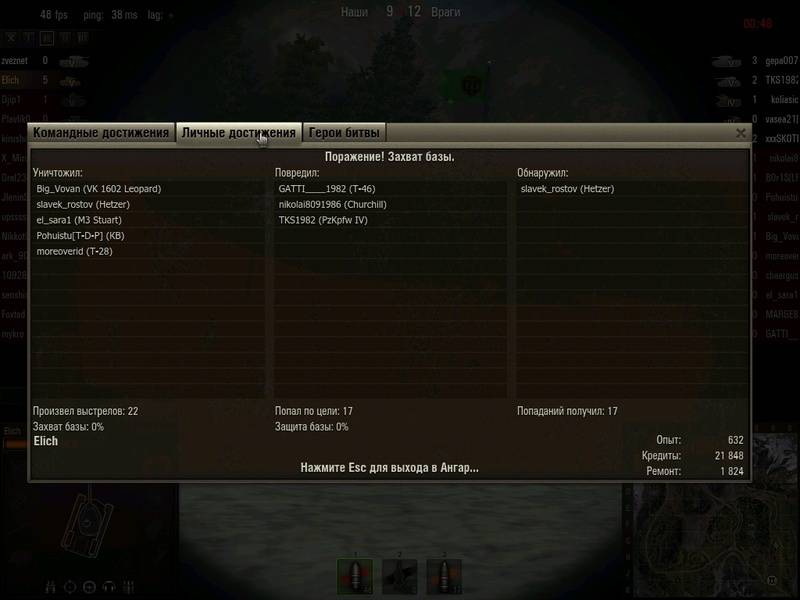Select nikolai8091986 (Churchill) row
This screenshot has height=600, width=800.
pyautogui.click(x=331, y=204)
